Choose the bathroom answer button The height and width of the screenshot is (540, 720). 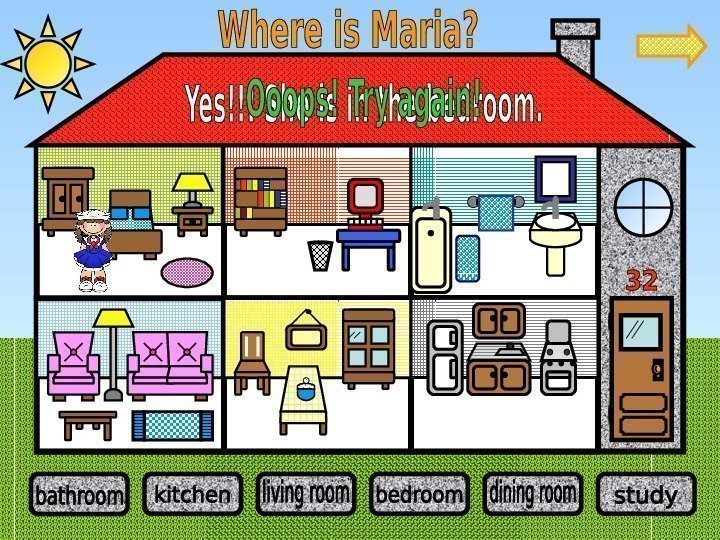pyautogui.click(x=79, y=494)
